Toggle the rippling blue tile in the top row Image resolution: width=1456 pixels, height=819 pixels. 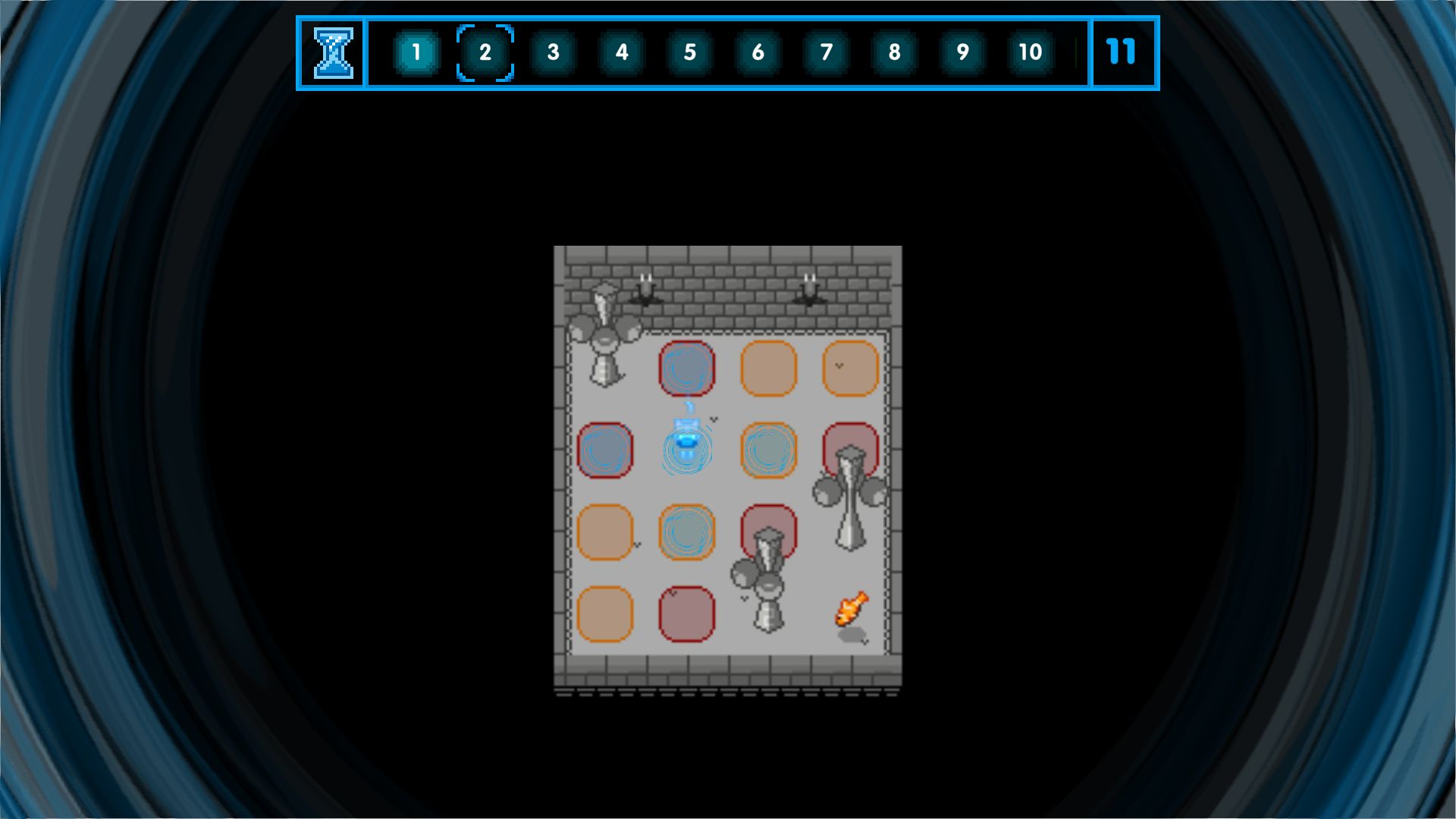point(686,367)
